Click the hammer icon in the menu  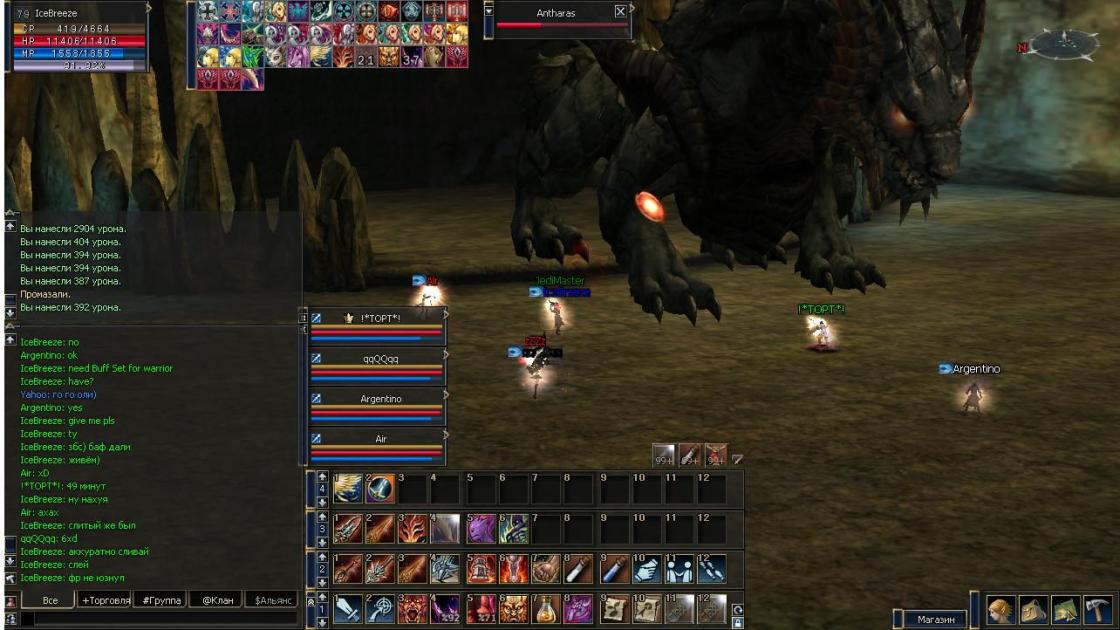coord(1098,610)
